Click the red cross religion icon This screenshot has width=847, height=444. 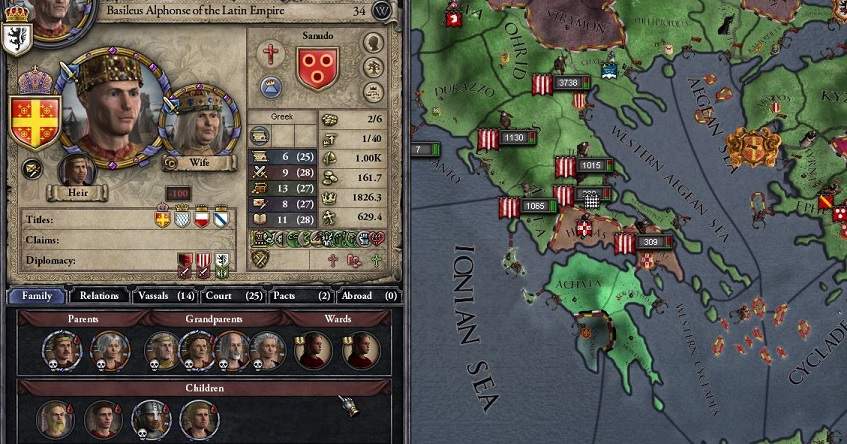tap(270, 54)
